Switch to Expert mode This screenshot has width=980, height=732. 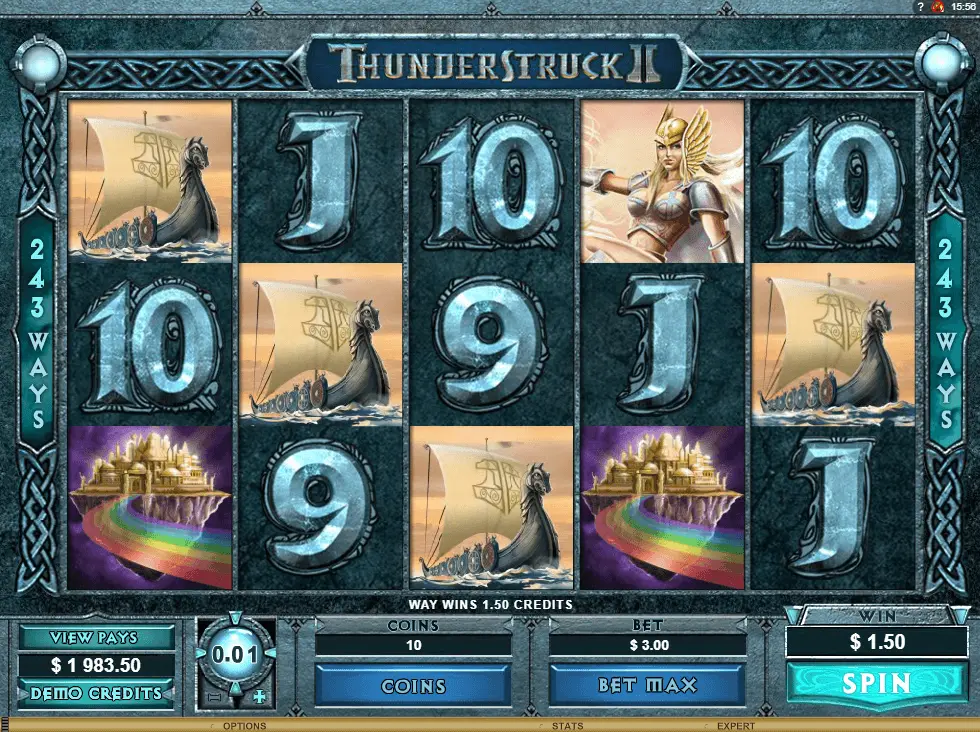[736, 726]
